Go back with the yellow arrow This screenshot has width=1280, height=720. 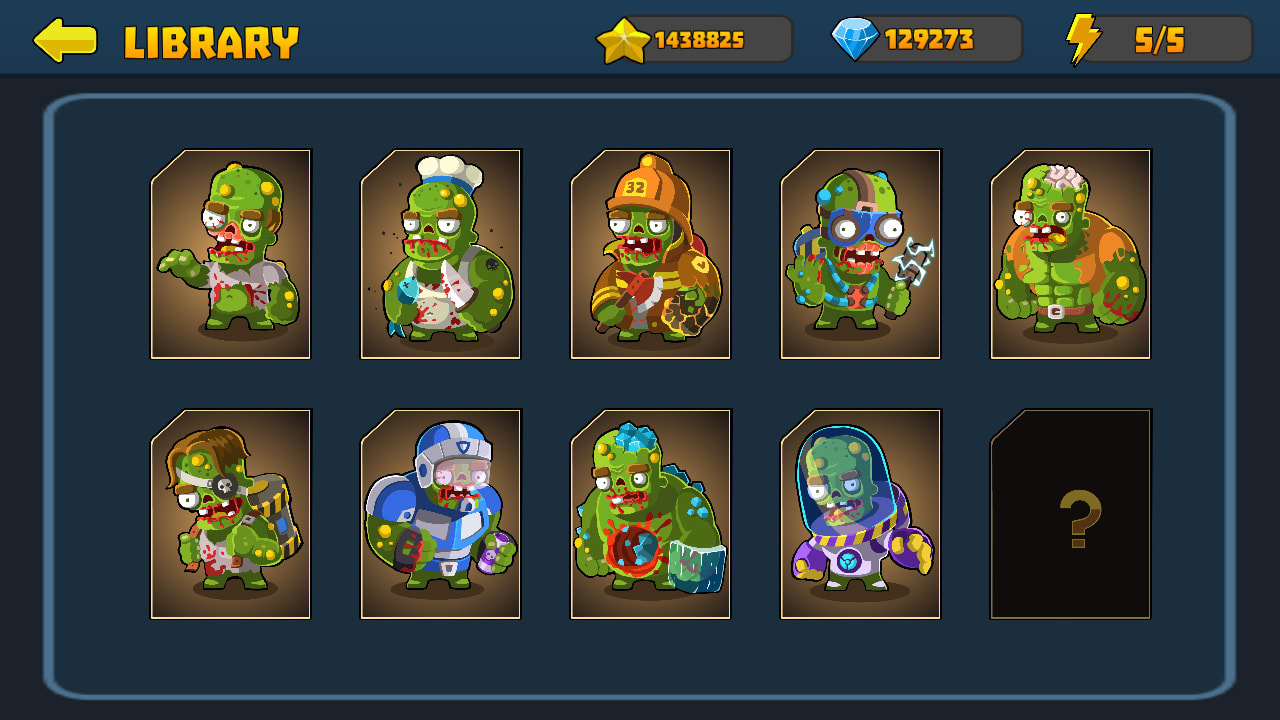pyautogui.click(x=65, y=40)
